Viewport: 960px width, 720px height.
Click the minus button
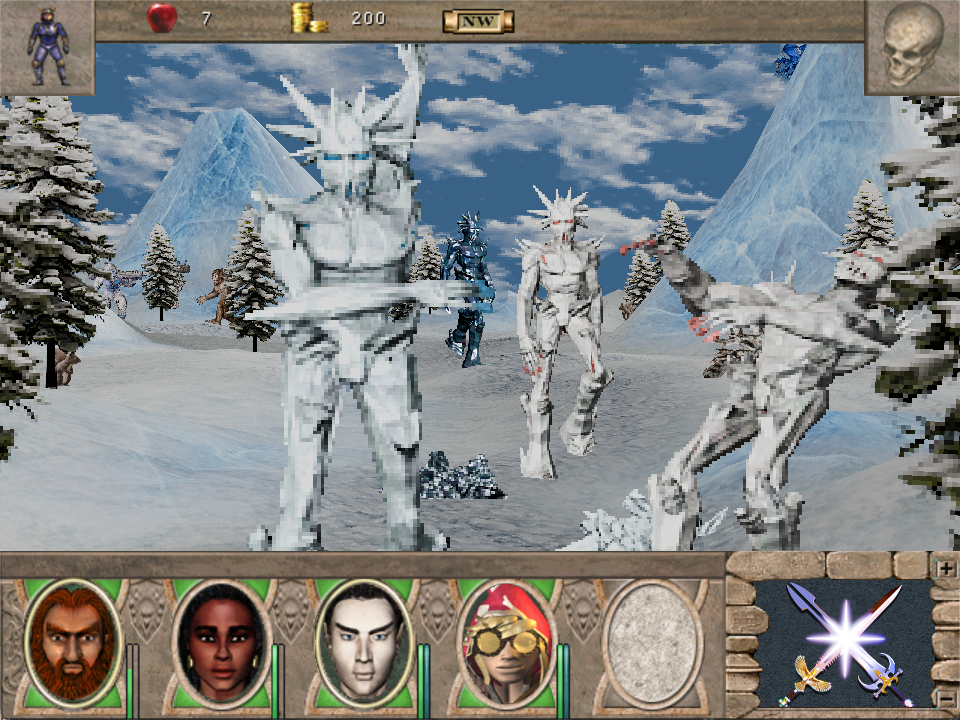(x=944, y=696)
